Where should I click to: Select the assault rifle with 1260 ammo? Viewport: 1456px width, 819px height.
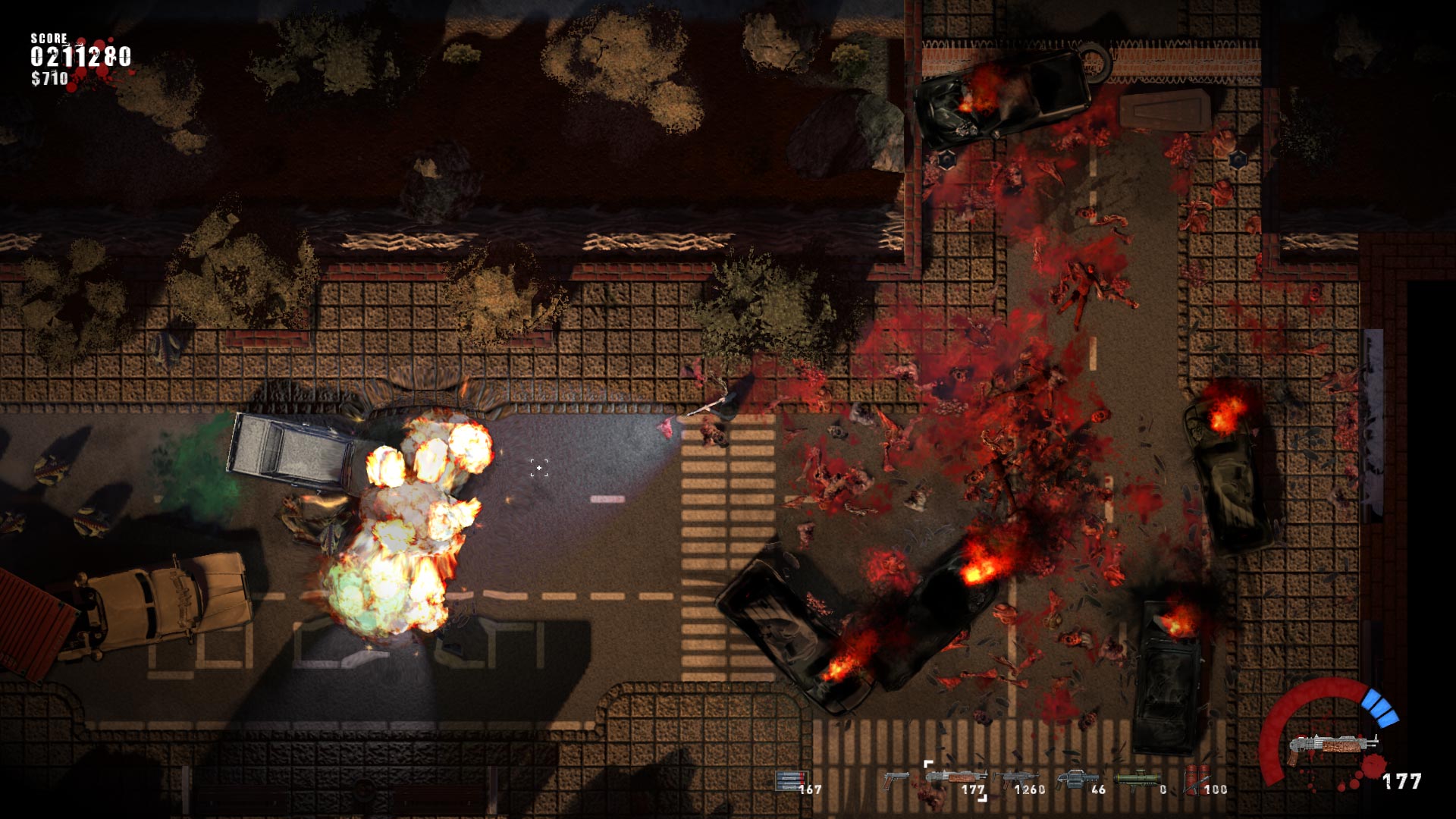point(1016,775)
